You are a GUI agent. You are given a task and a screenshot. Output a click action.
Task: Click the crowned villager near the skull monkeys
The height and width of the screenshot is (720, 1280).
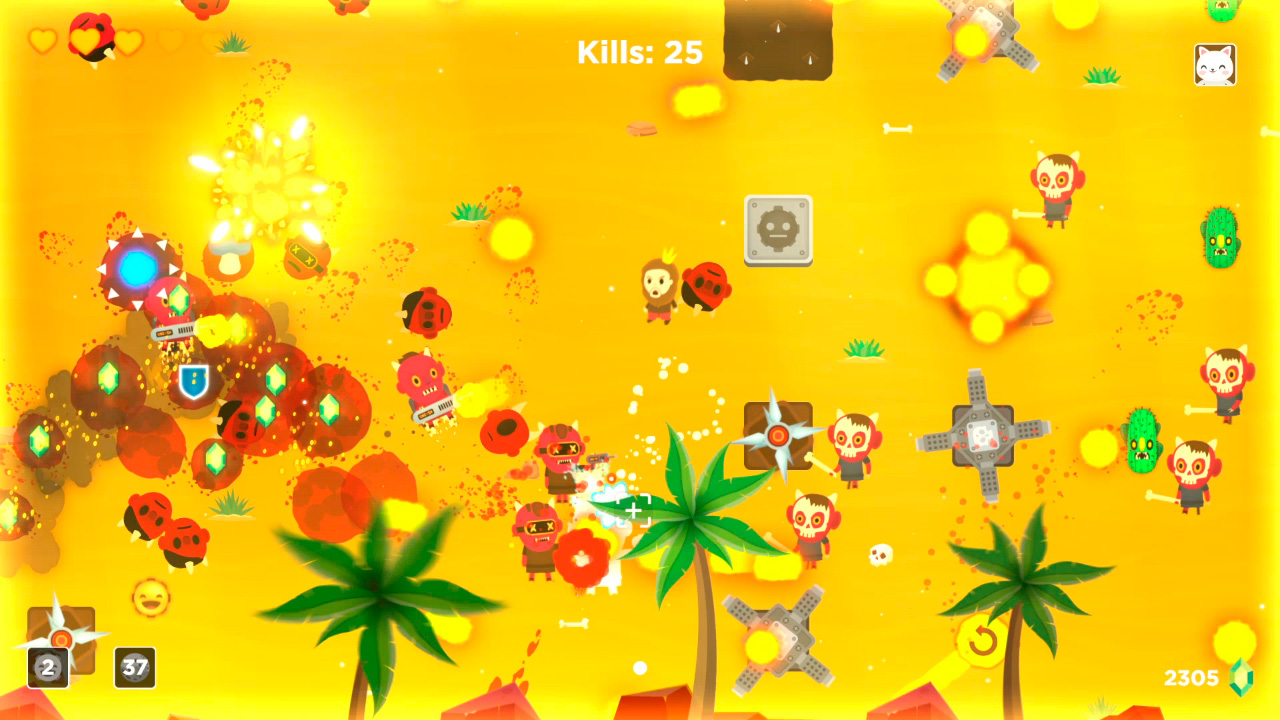coord(660,289)
